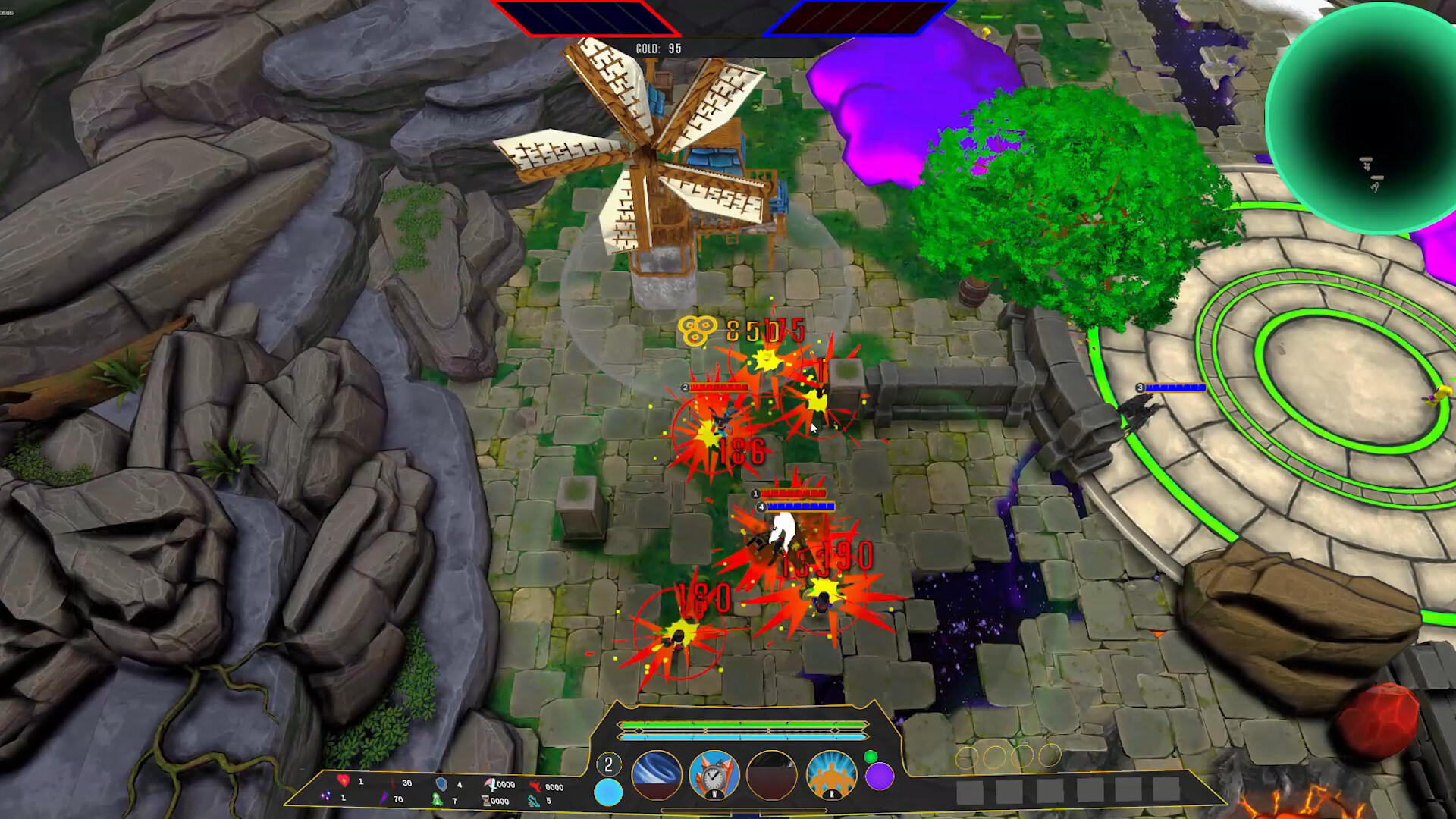Viewport: 1456px width, 819px height.
Task: Trigger the group ultimate ability bound to R
Action: click(x=832, y=776)
